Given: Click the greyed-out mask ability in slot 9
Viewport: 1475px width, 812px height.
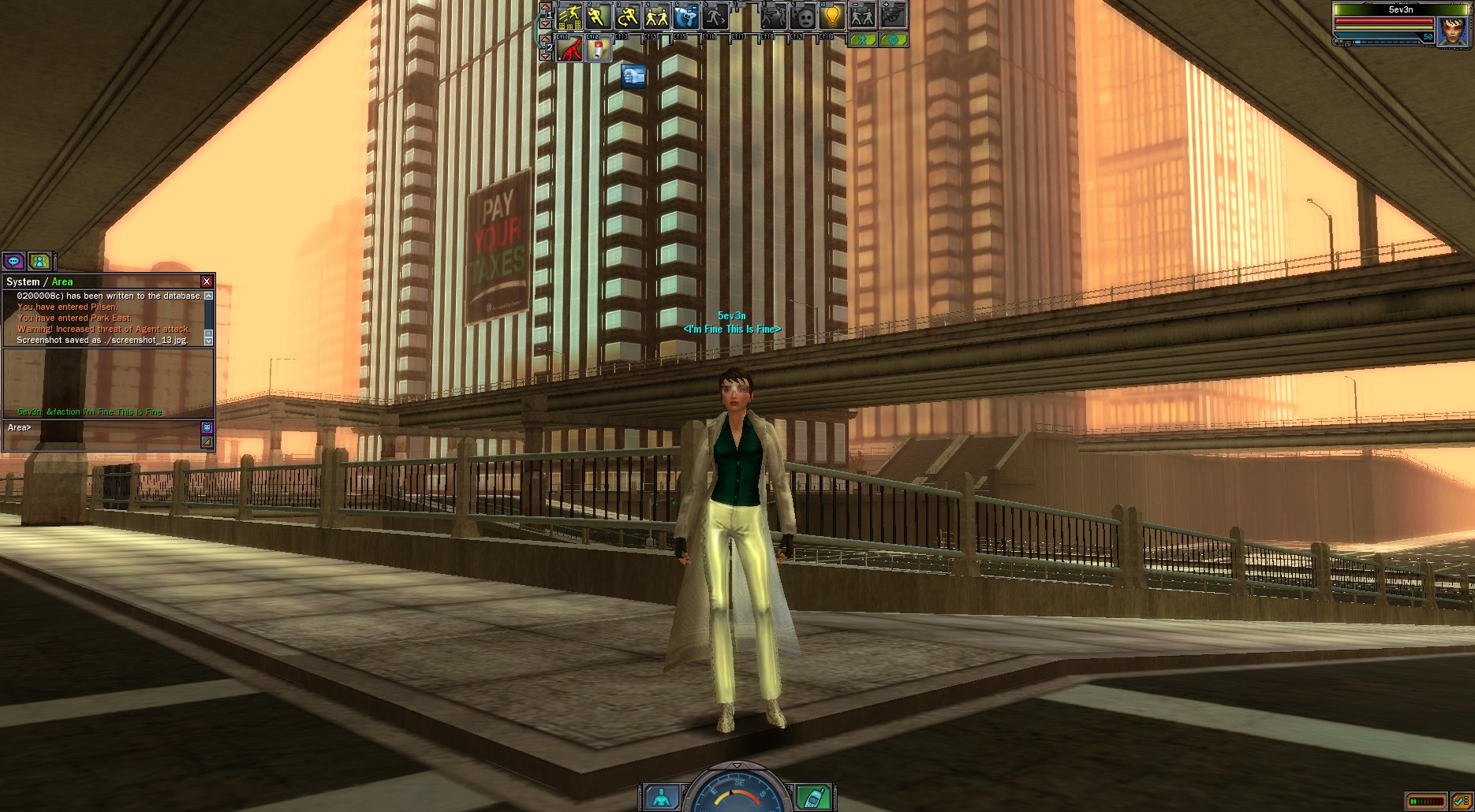Looking at the screenshot, I should tap(803, 16).
